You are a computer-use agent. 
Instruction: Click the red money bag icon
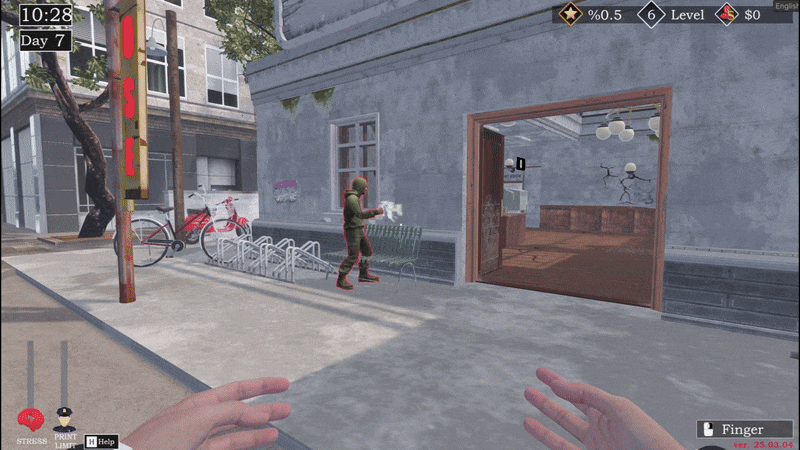click(x=726, y=15)
